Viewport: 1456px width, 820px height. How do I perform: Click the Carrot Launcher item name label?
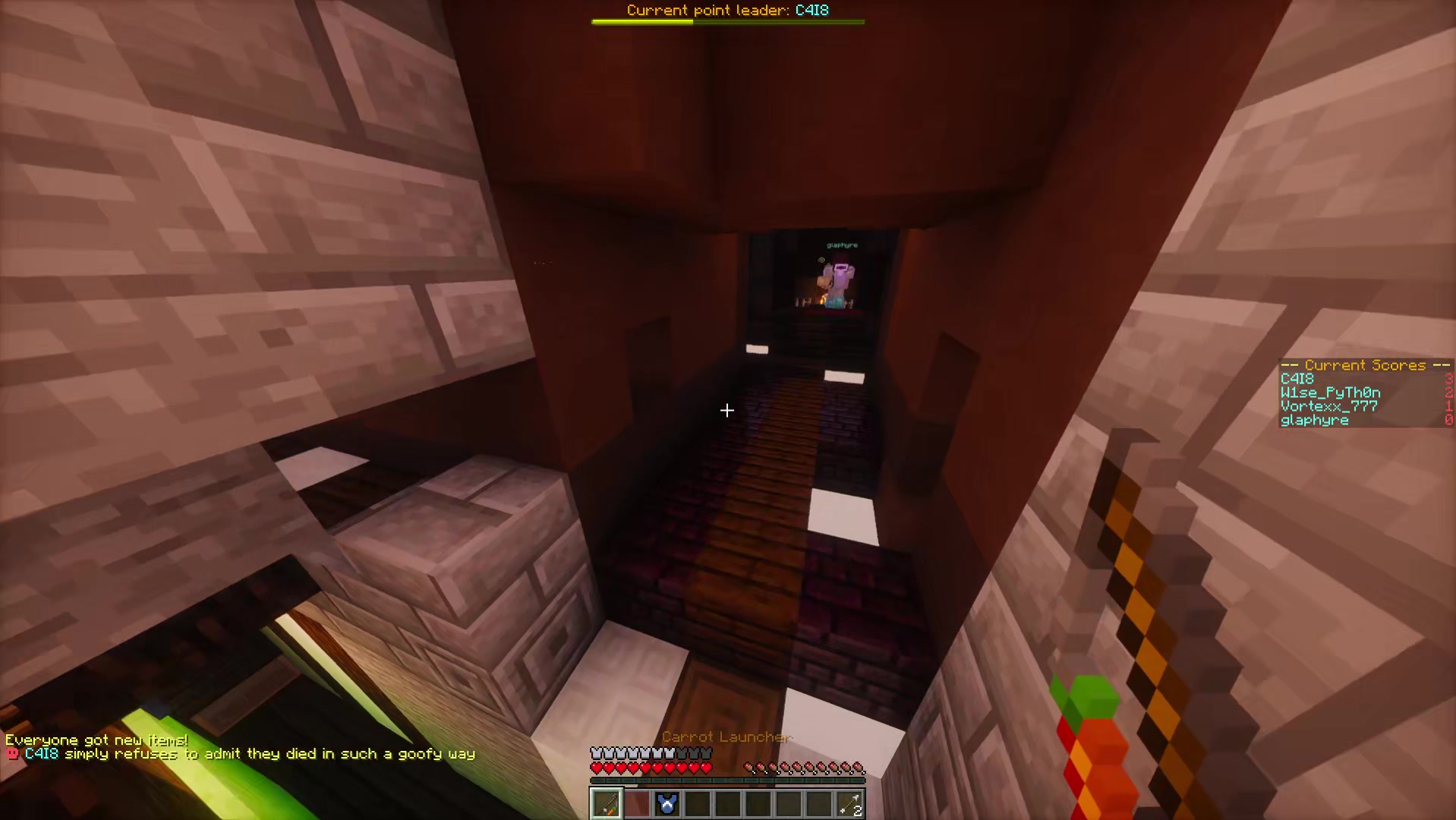tap(726, 736)
